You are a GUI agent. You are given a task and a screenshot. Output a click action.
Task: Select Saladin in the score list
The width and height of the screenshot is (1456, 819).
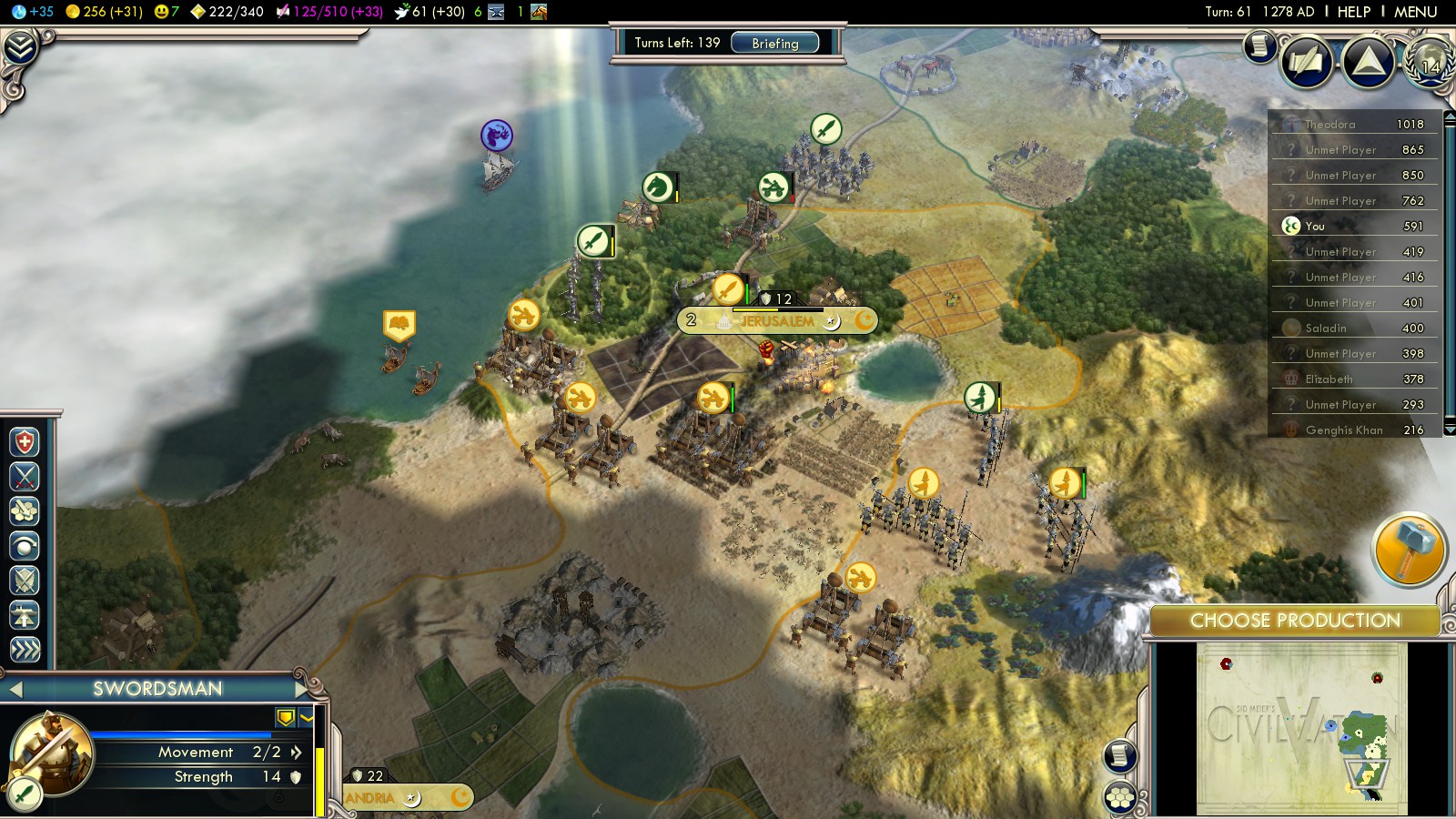1325,328
